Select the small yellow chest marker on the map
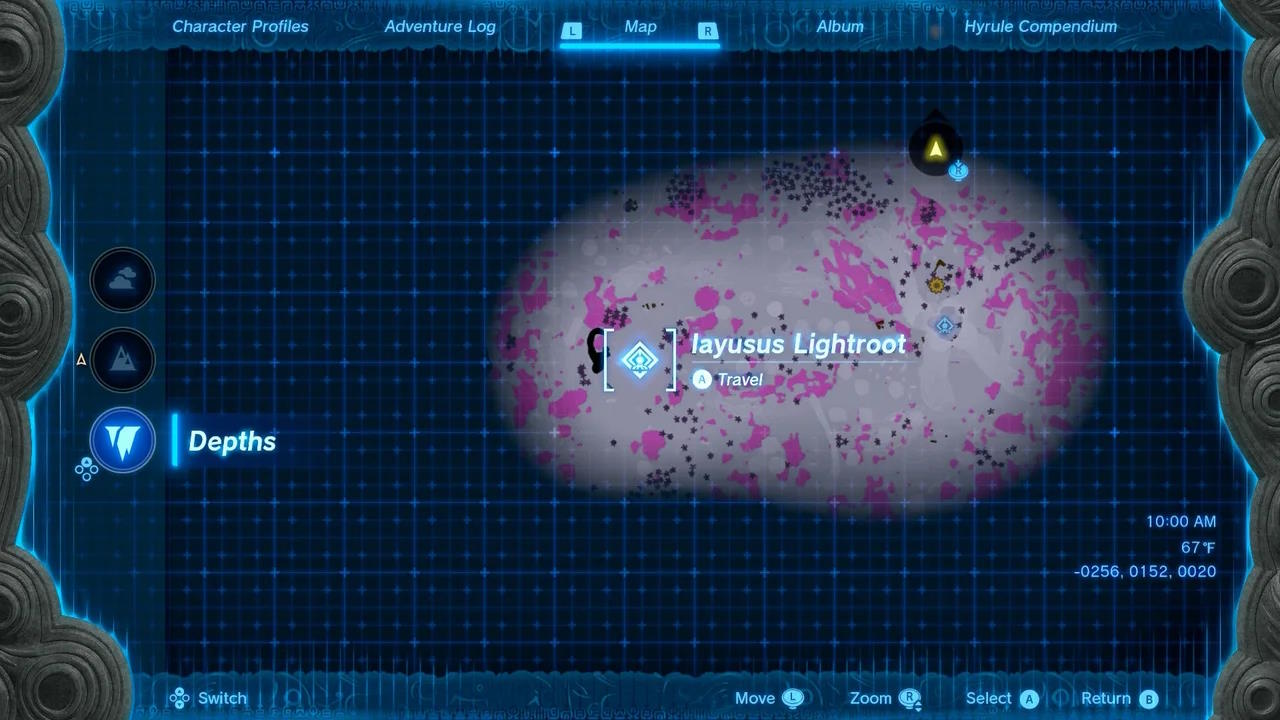Image resolution: width=1280 pixels, height=720 pixels. pyautogui.click(x=936, y=285)
